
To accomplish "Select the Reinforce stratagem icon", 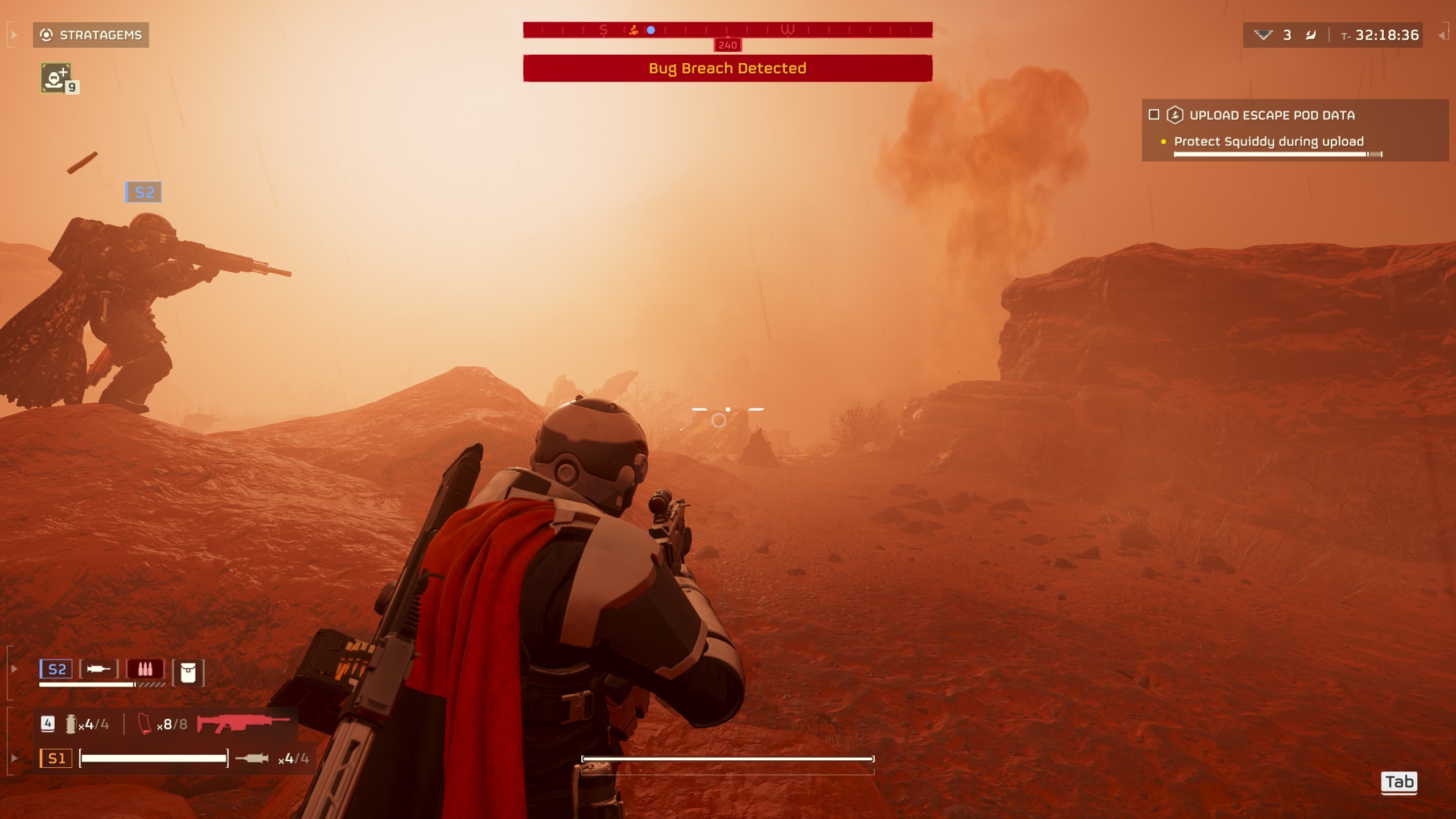I will pyautogui.click(x=56, y=78).
